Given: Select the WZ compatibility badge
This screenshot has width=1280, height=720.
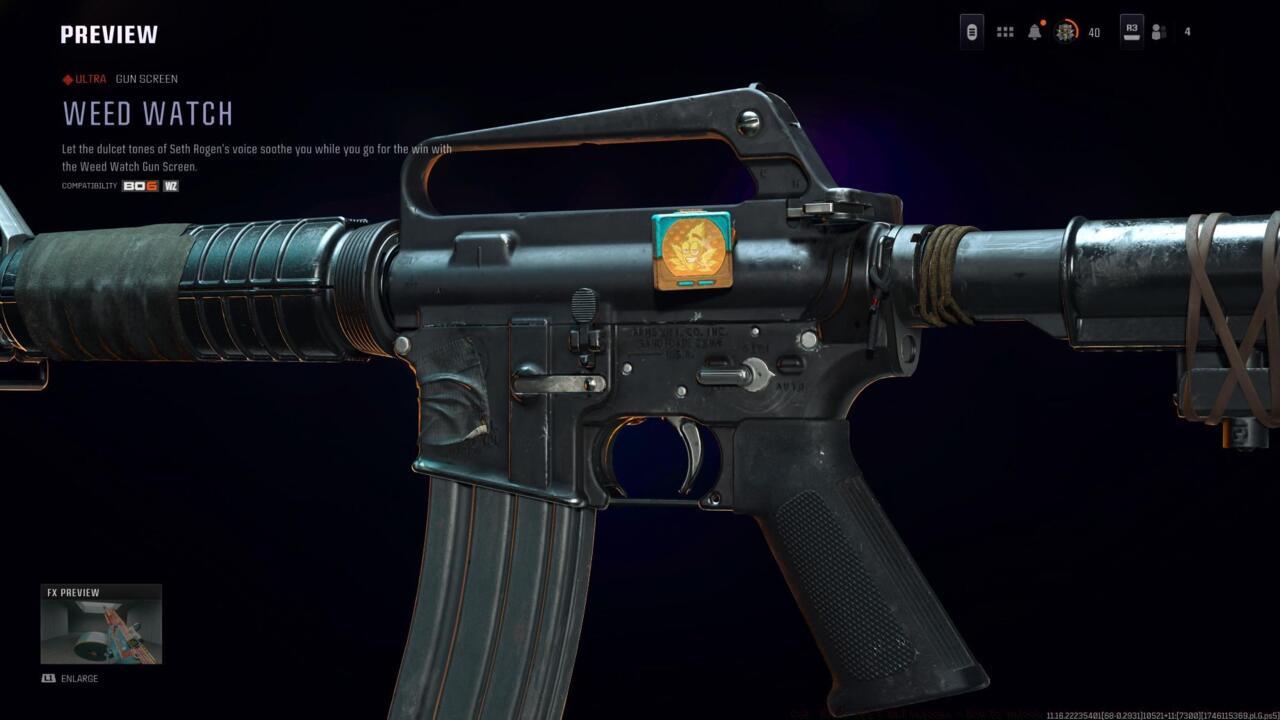Looking at the screenshot, I should [x=169, y=185].
